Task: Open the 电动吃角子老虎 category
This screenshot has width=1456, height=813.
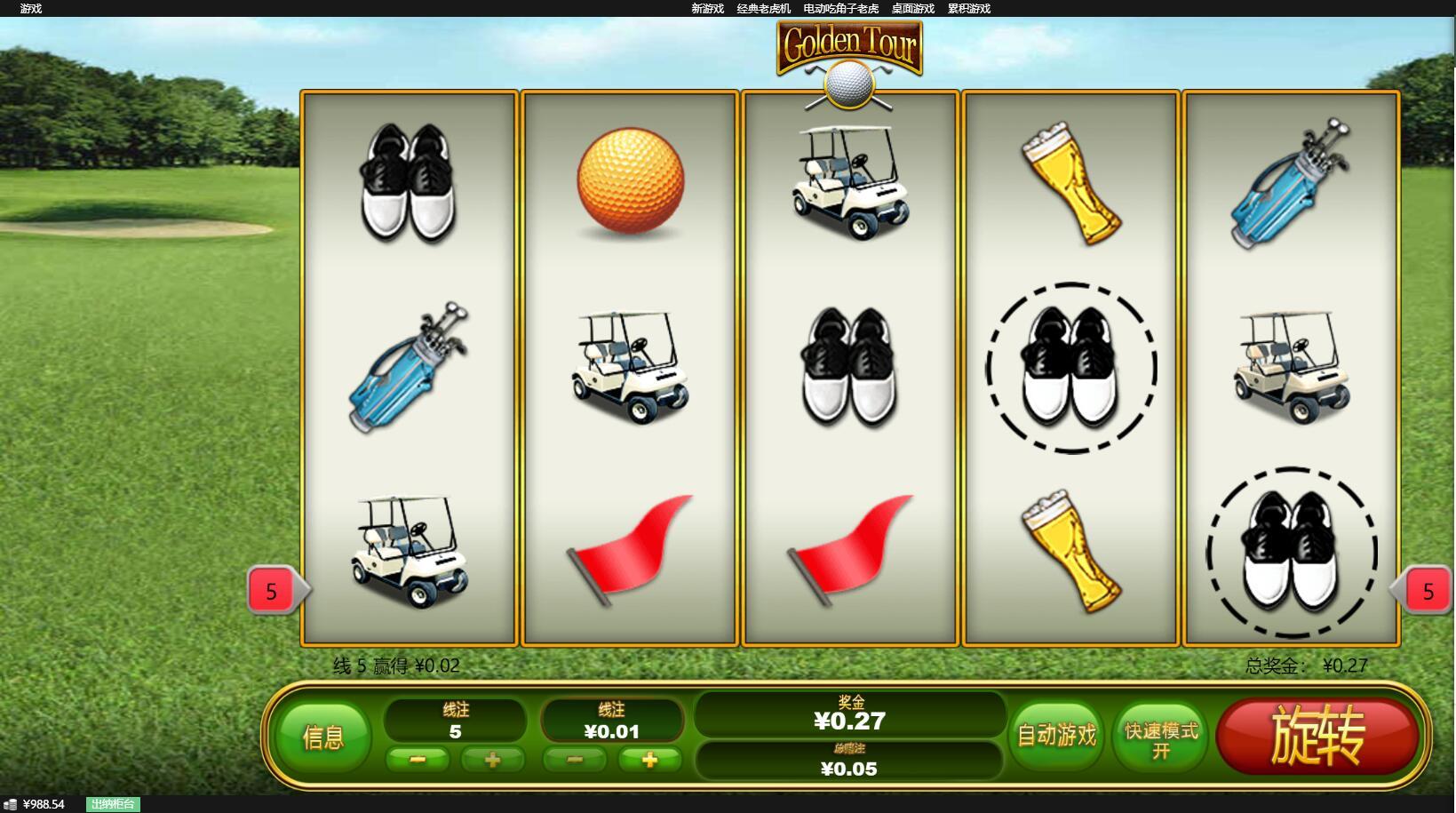Action: click(840, 9)
